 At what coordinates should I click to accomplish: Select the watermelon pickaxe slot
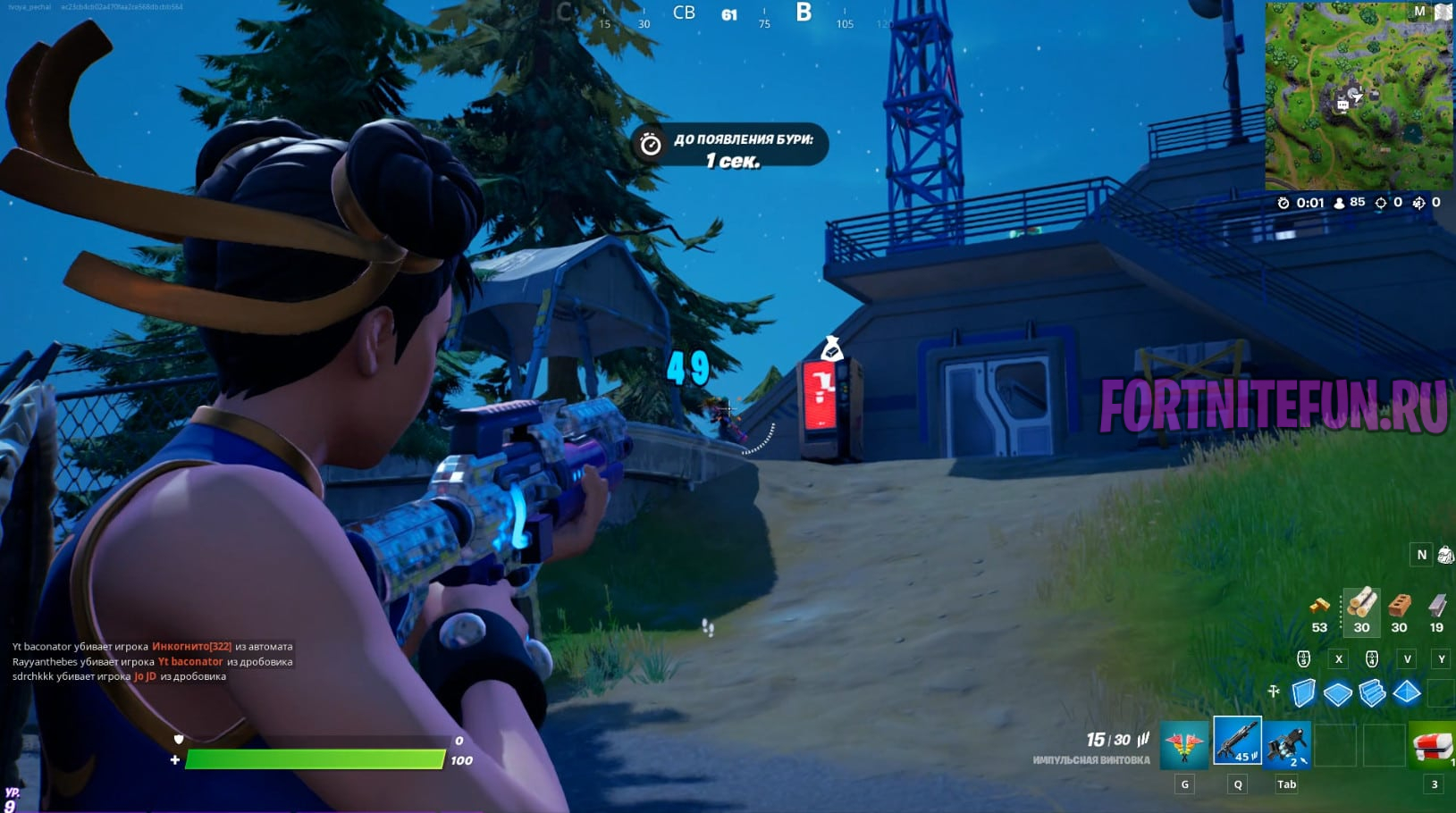coord(1183,744)
